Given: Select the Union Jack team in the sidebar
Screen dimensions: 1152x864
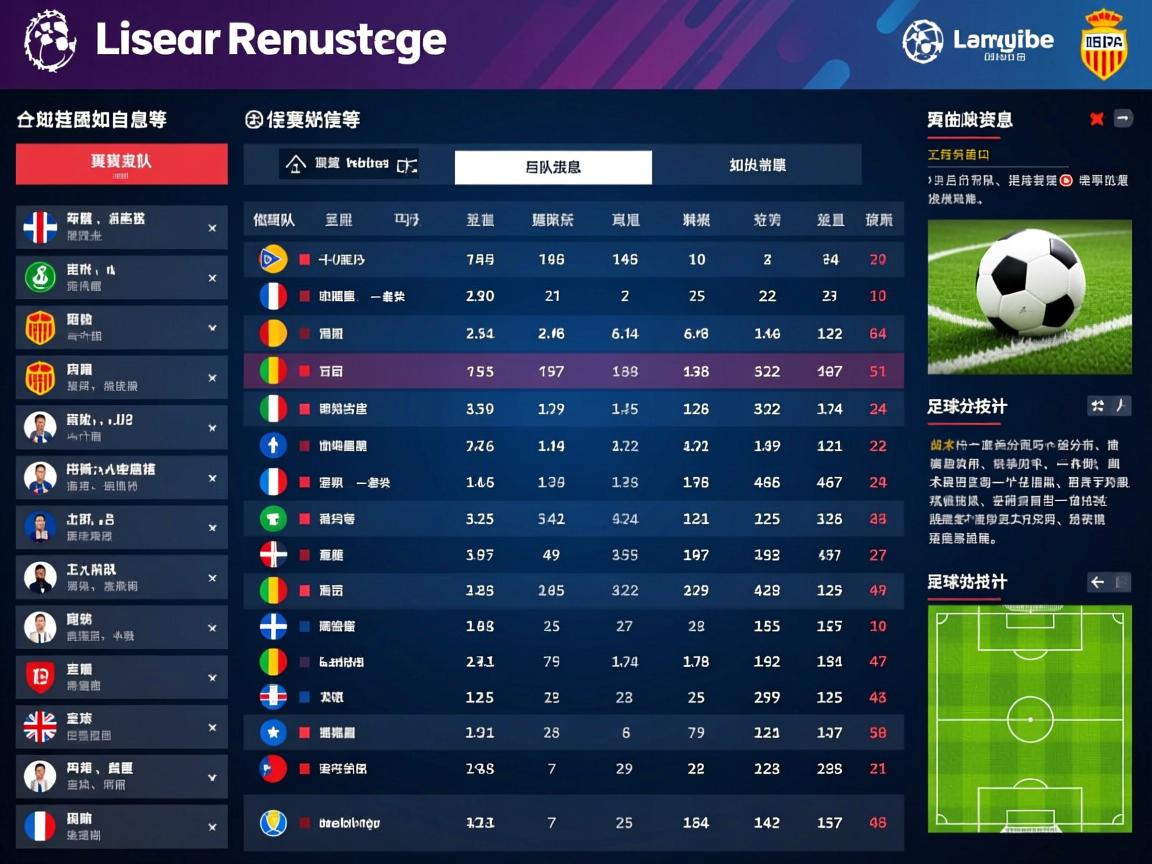Looking at the screenshot, I should pyautogui.click(x=121, y=727).
